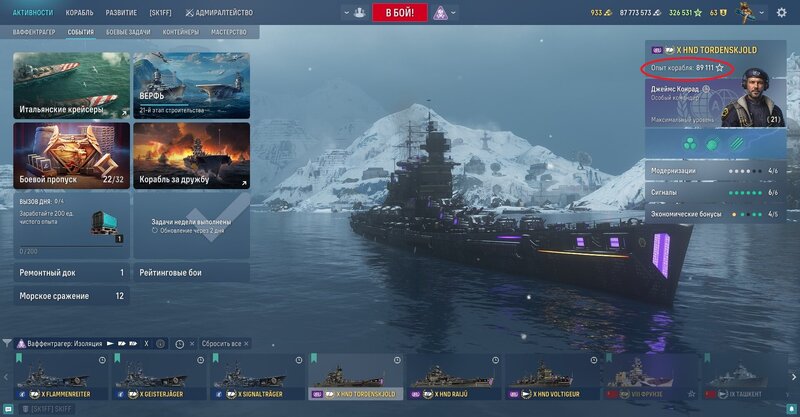
Task: Select the X HND Raijū ship
Action: 453,378
